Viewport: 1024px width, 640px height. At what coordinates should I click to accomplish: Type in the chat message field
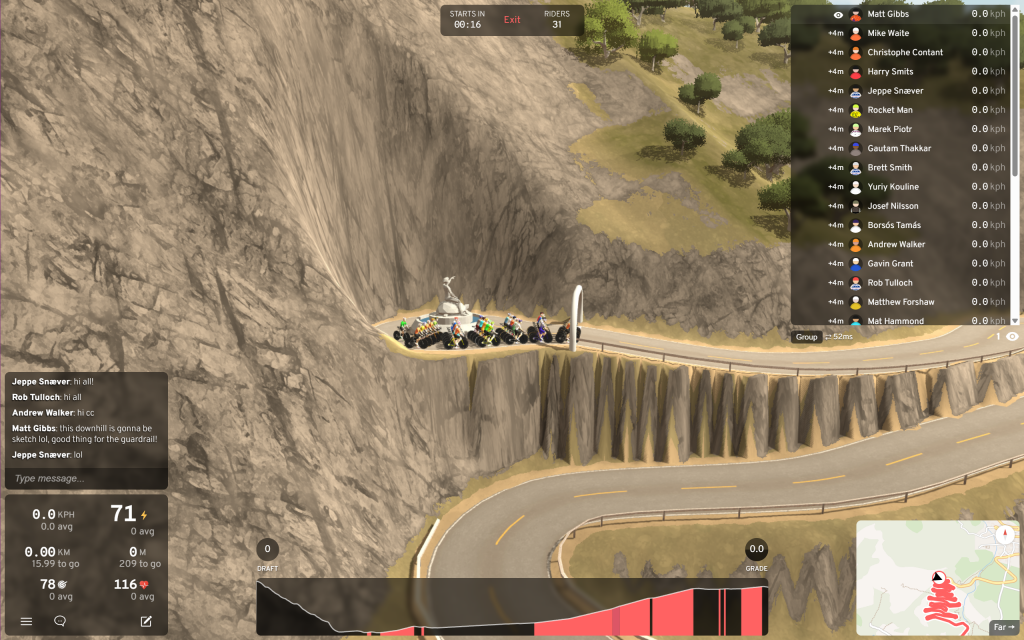click(x=86, y=478)
